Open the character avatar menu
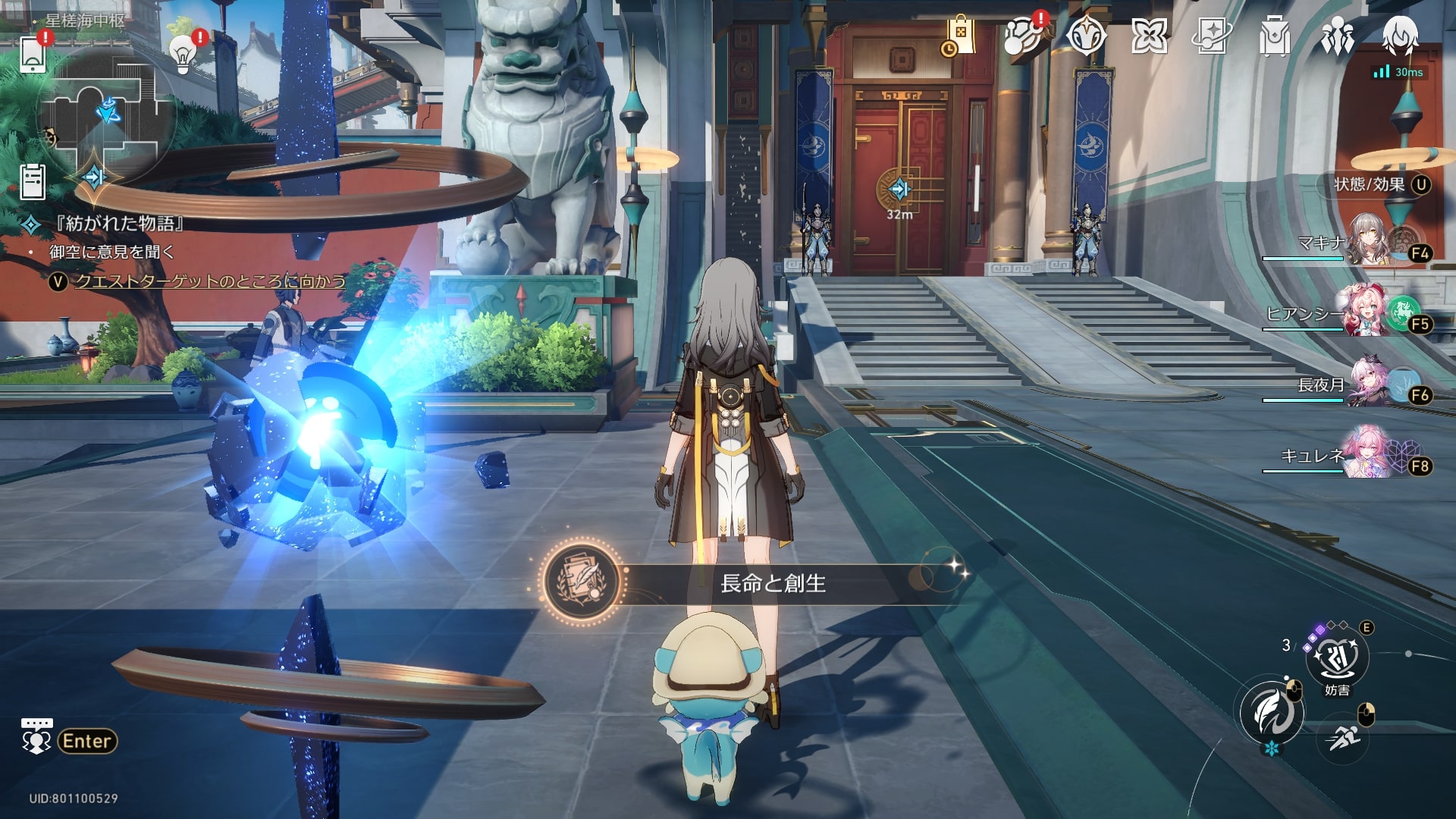1456x819 pixels. 1400,36
